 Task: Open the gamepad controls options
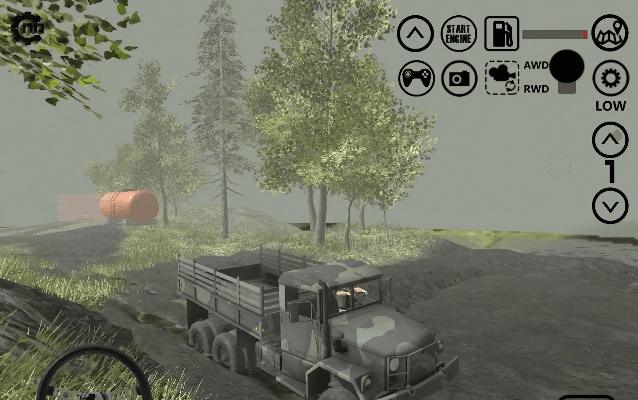tap(416, 78)
